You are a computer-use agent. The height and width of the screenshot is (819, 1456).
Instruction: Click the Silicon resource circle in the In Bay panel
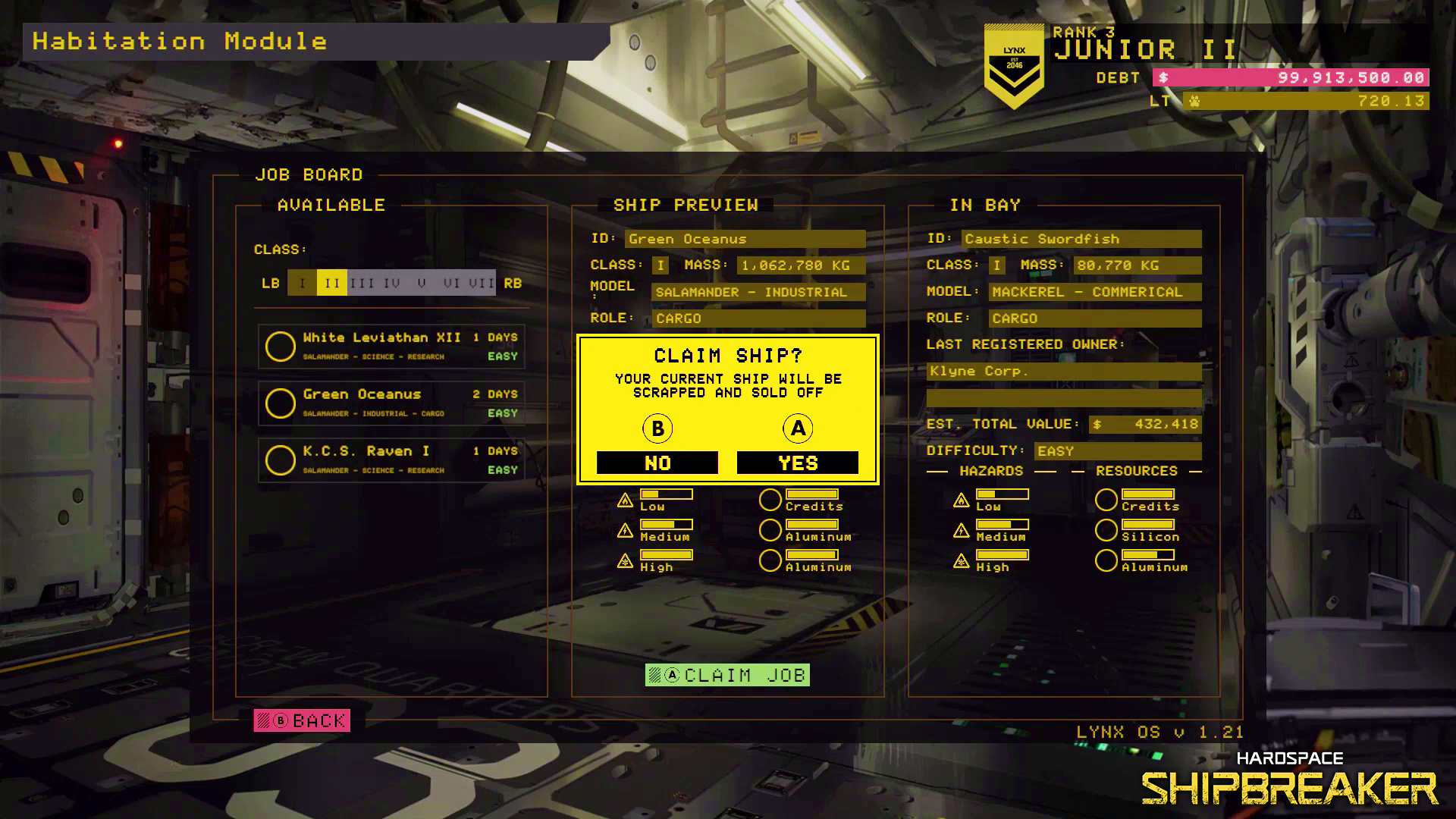point(1106,529)
